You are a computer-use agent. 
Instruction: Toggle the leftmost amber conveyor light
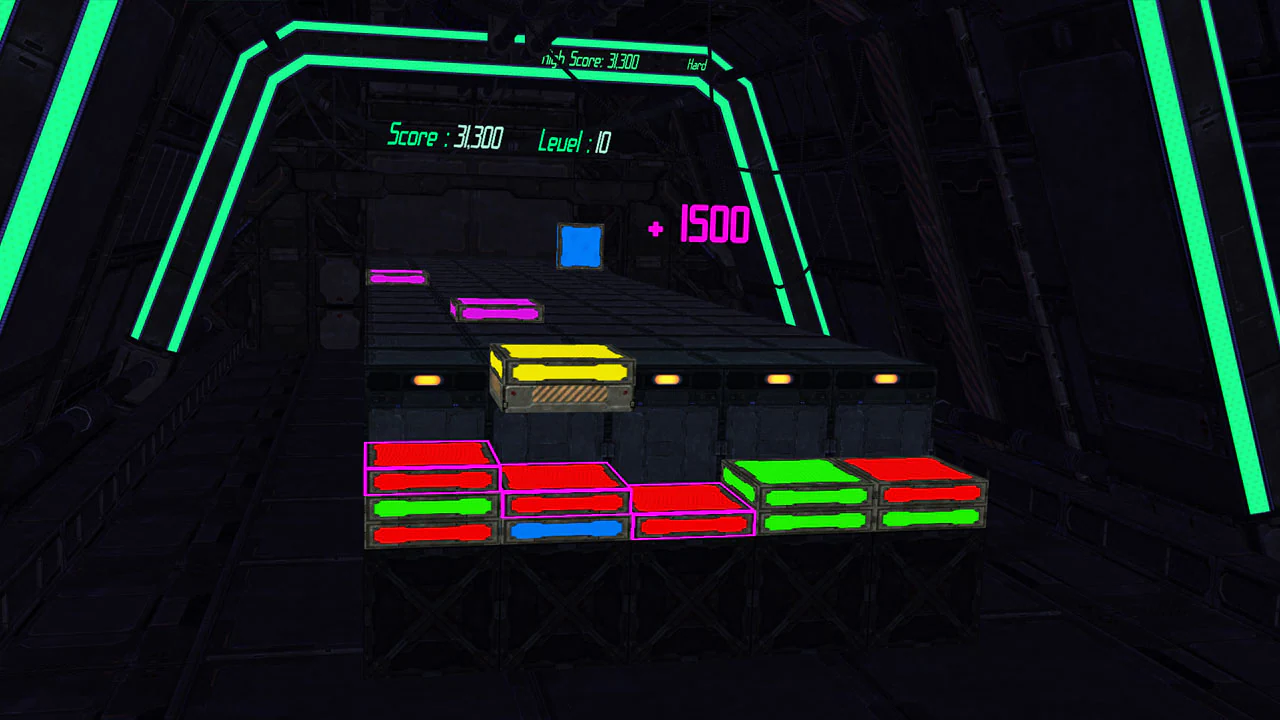(x=428, y=379)
